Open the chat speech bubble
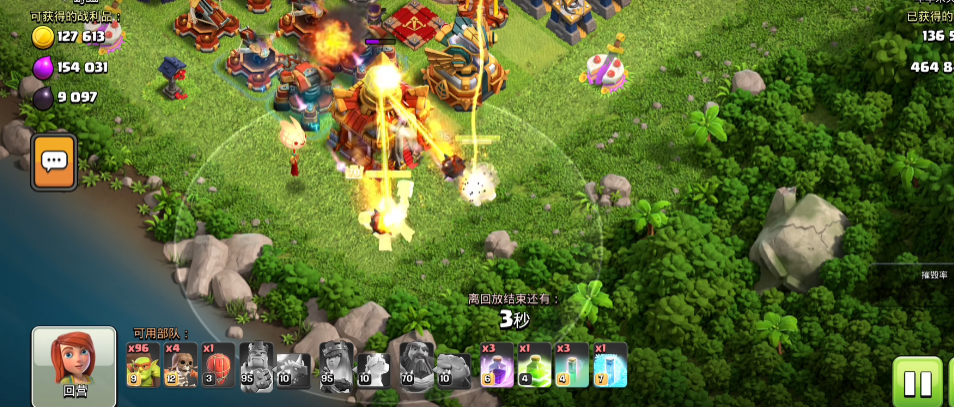Image resolution: width=954 pixels, height=407 pixels. click(x=54, y=161)
